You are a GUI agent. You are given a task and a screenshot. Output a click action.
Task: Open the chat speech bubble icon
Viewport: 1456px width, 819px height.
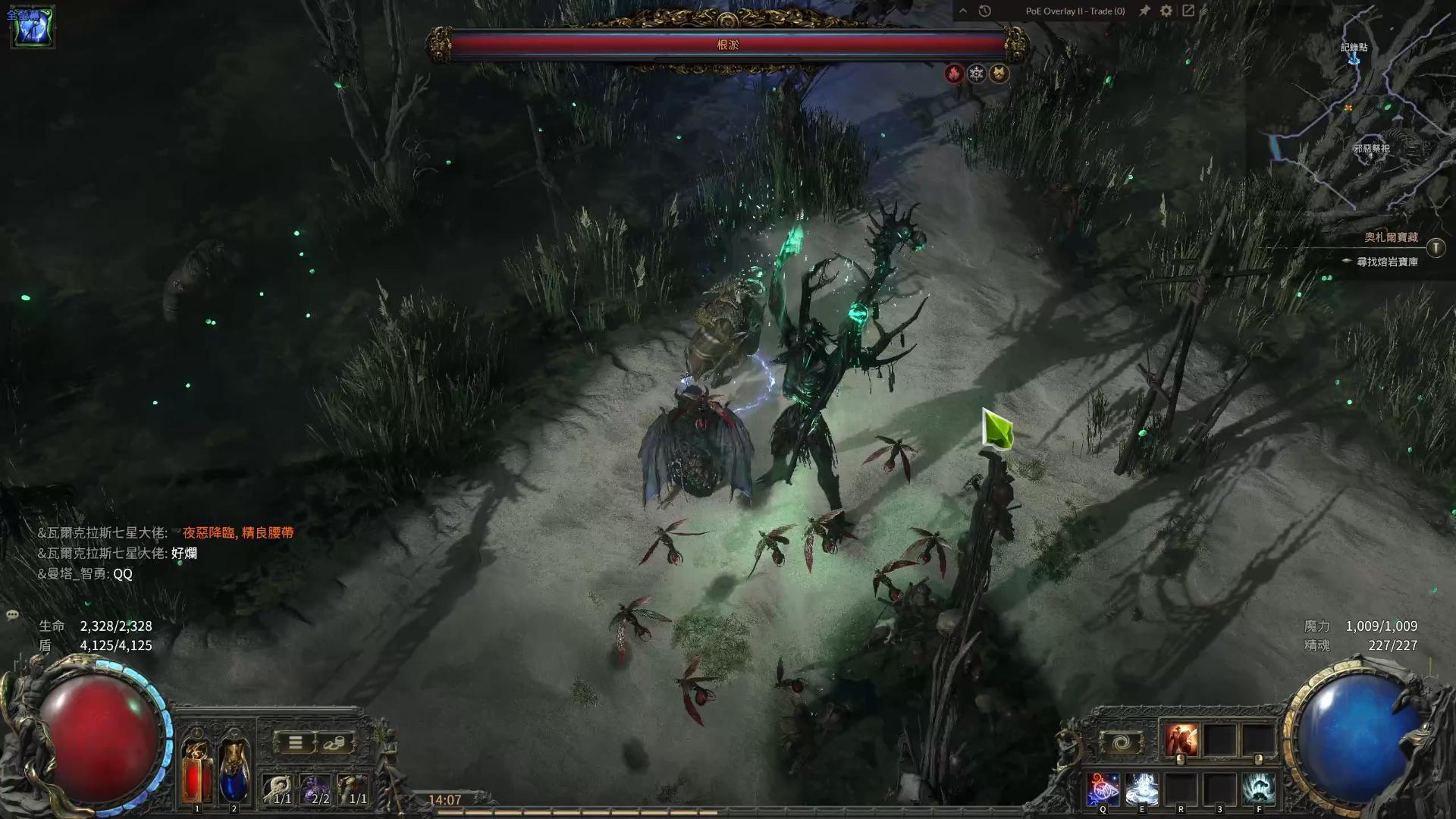tap(12, 615)
